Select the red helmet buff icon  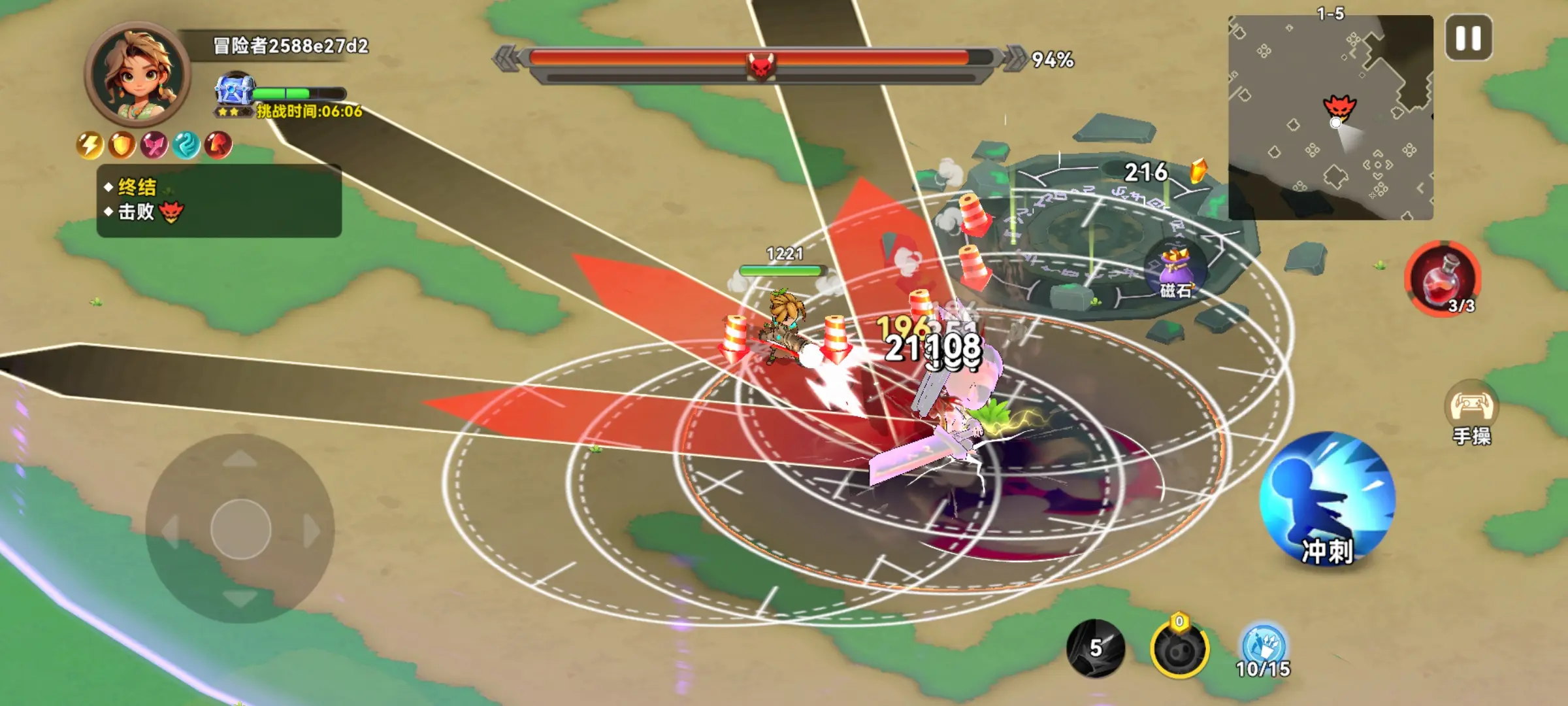point(218,145)
